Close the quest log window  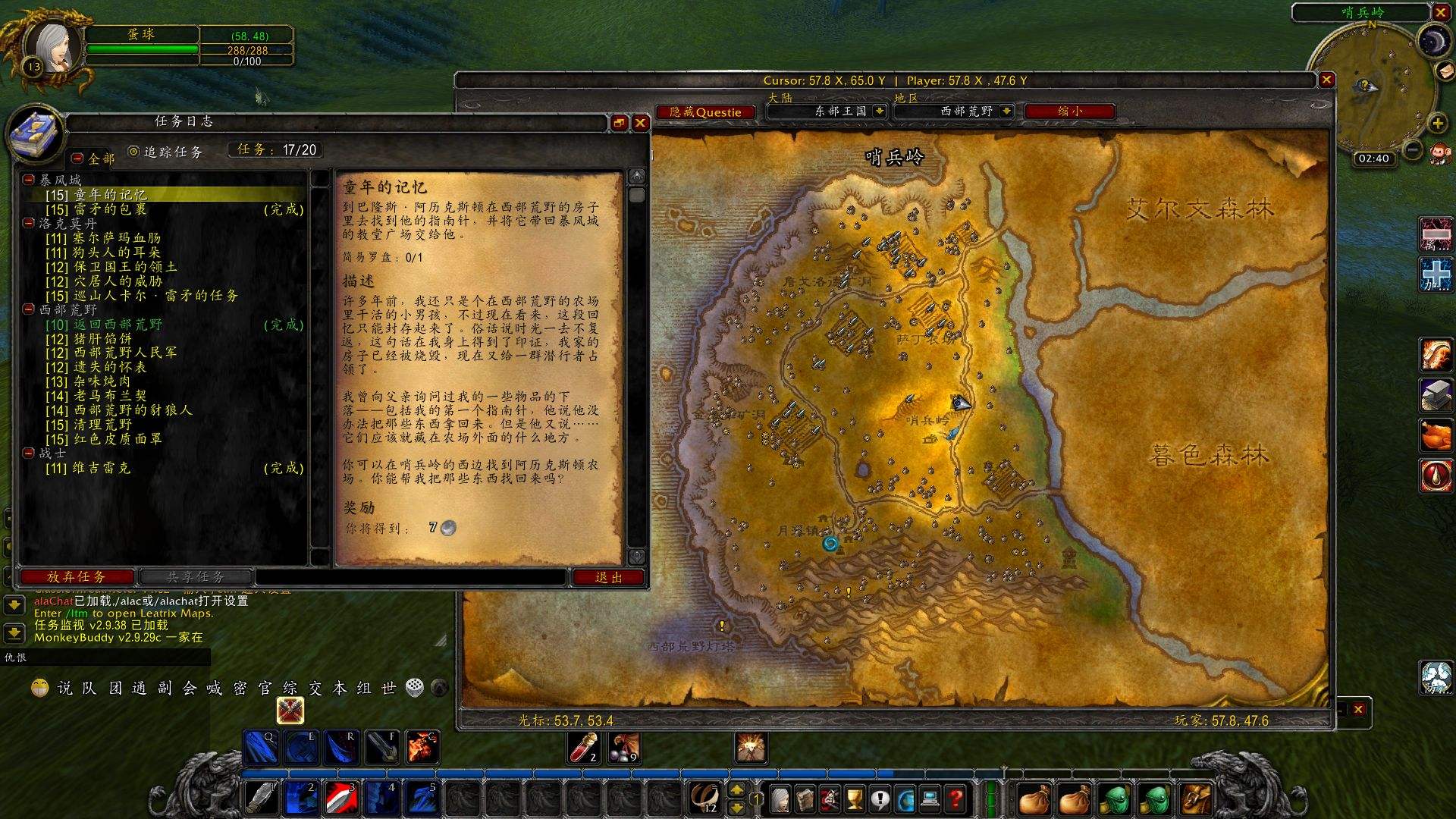pos(641,123)
